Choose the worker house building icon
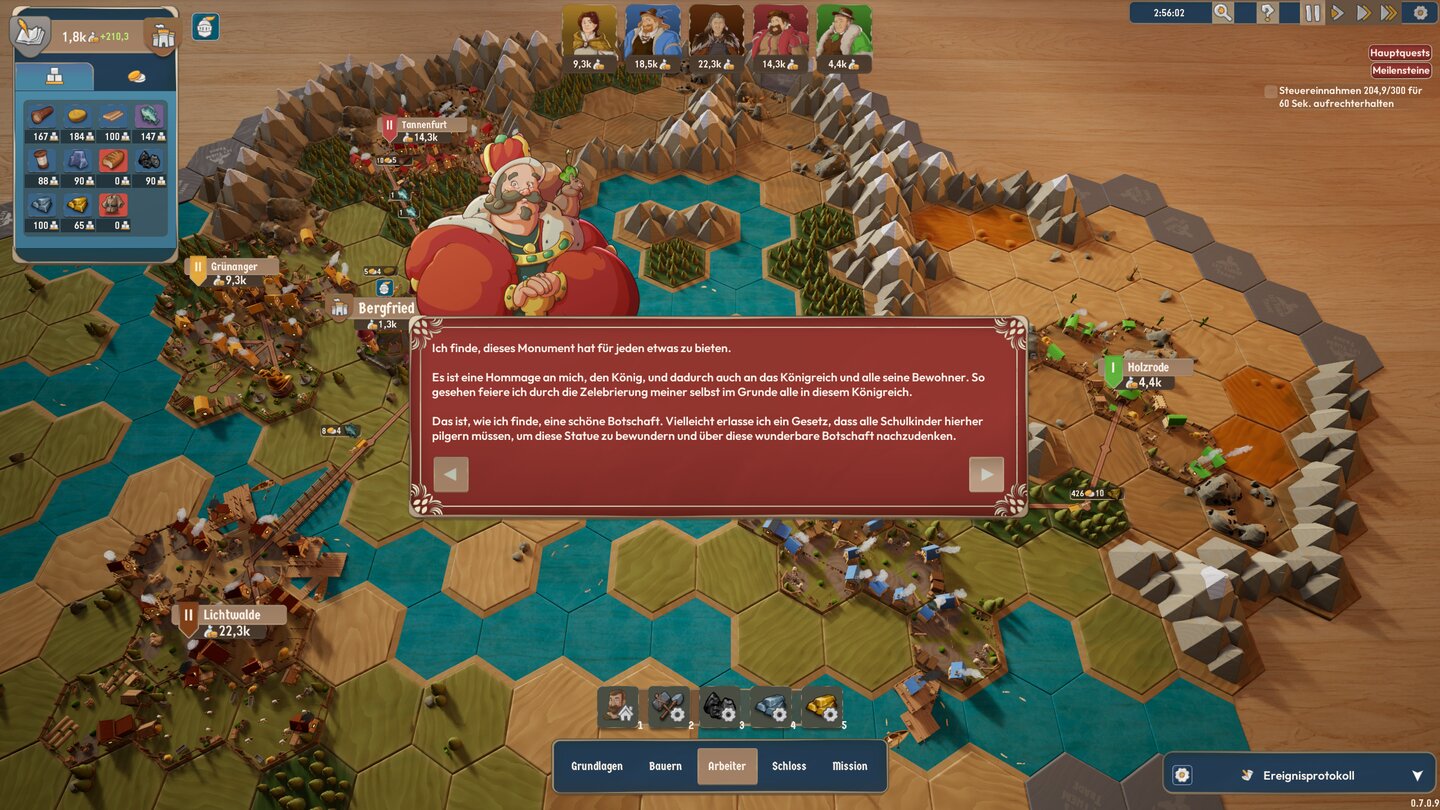The image size is (1440, 810). (618, 707)
